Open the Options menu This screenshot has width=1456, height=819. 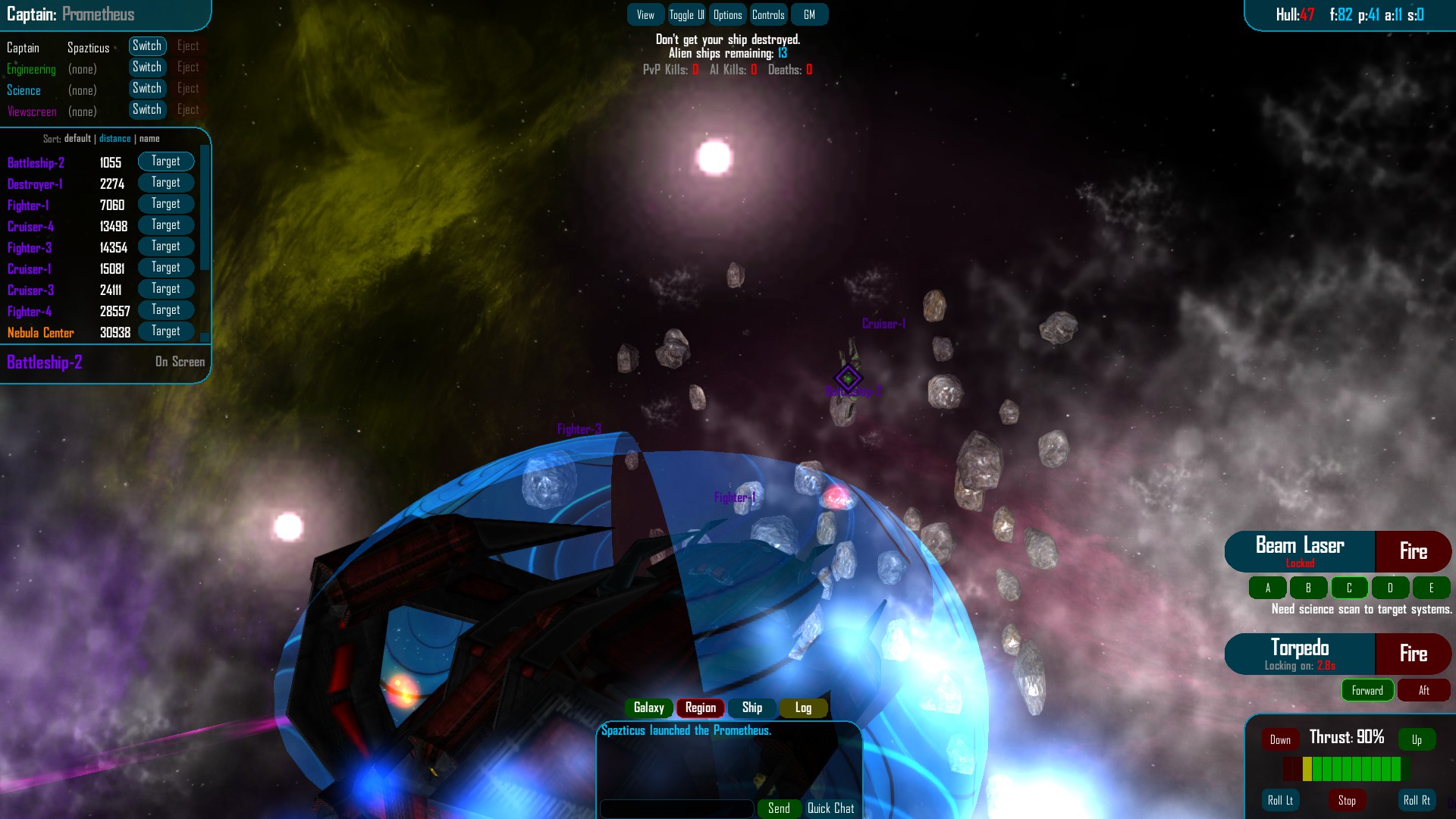727,14
